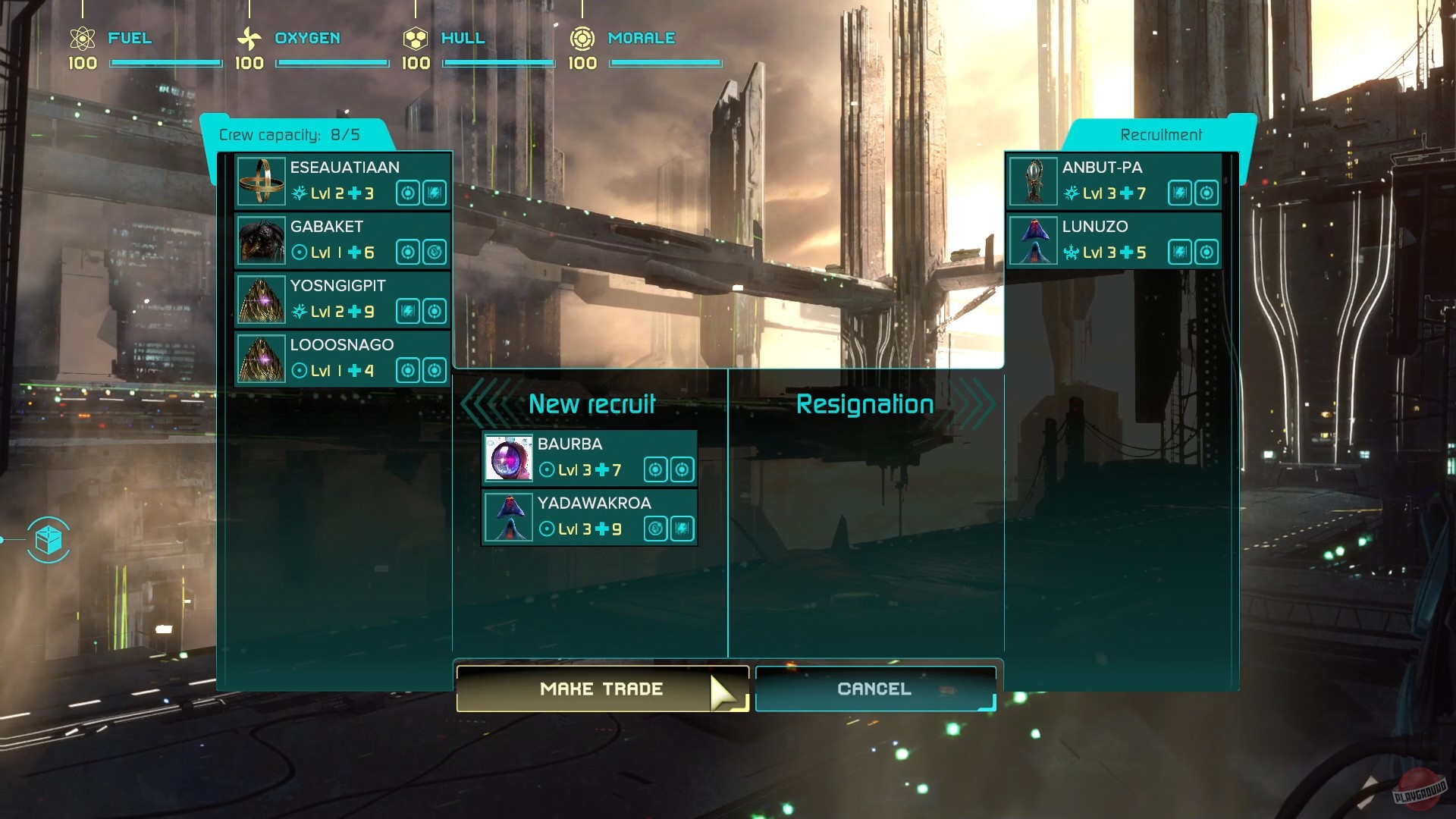Expand the Resignation arrows
Viewport: 1456px width, 819px height.
[x=973, y=404]
